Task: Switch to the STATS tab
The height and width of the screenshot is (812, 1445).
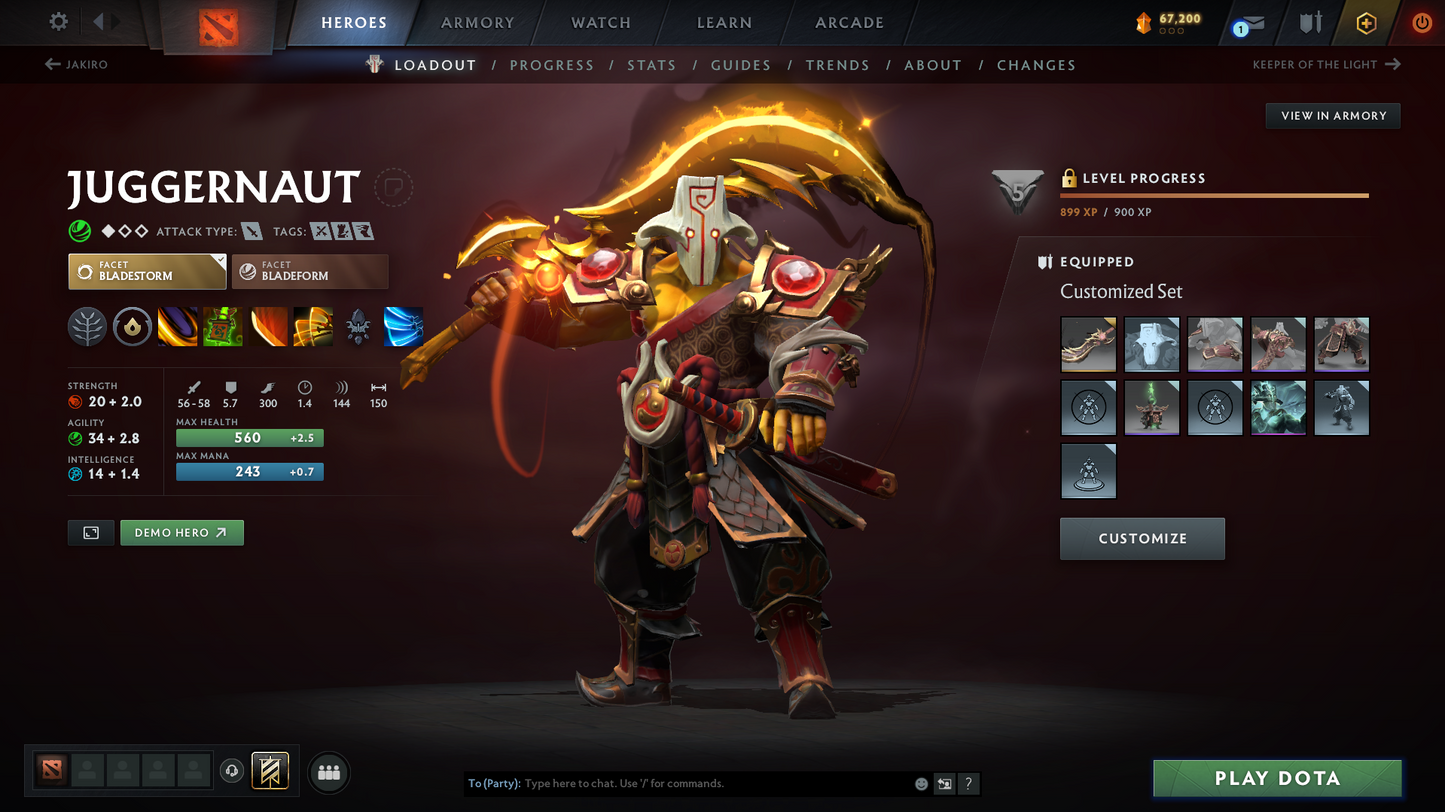Action: point(651,64)
